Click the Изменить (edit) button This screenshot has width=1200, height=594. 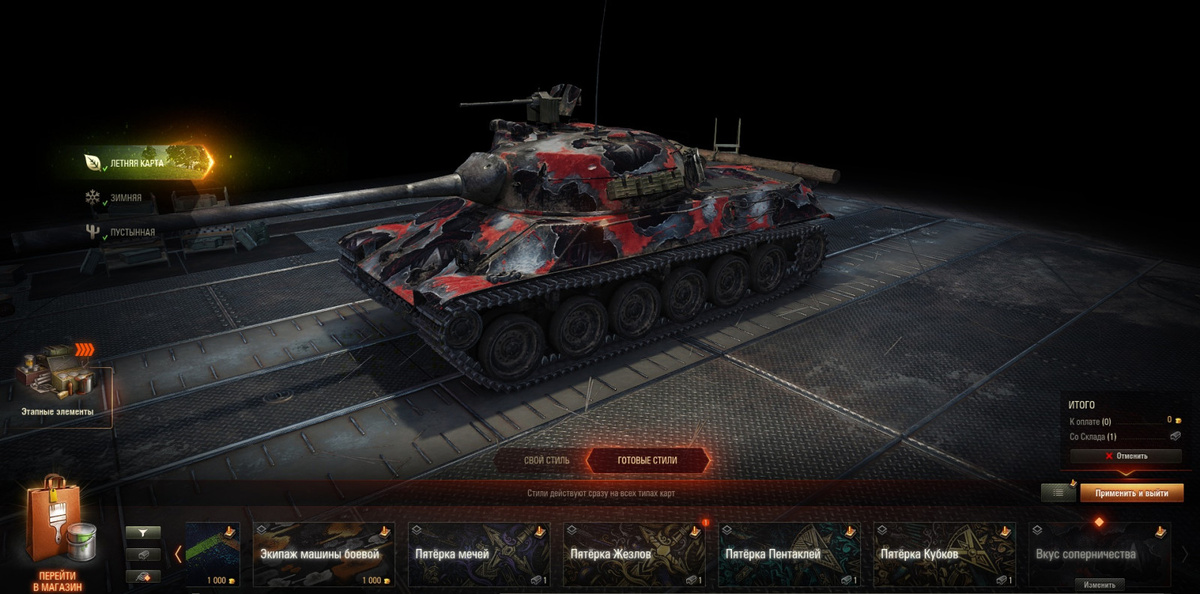coord(1099,585)
